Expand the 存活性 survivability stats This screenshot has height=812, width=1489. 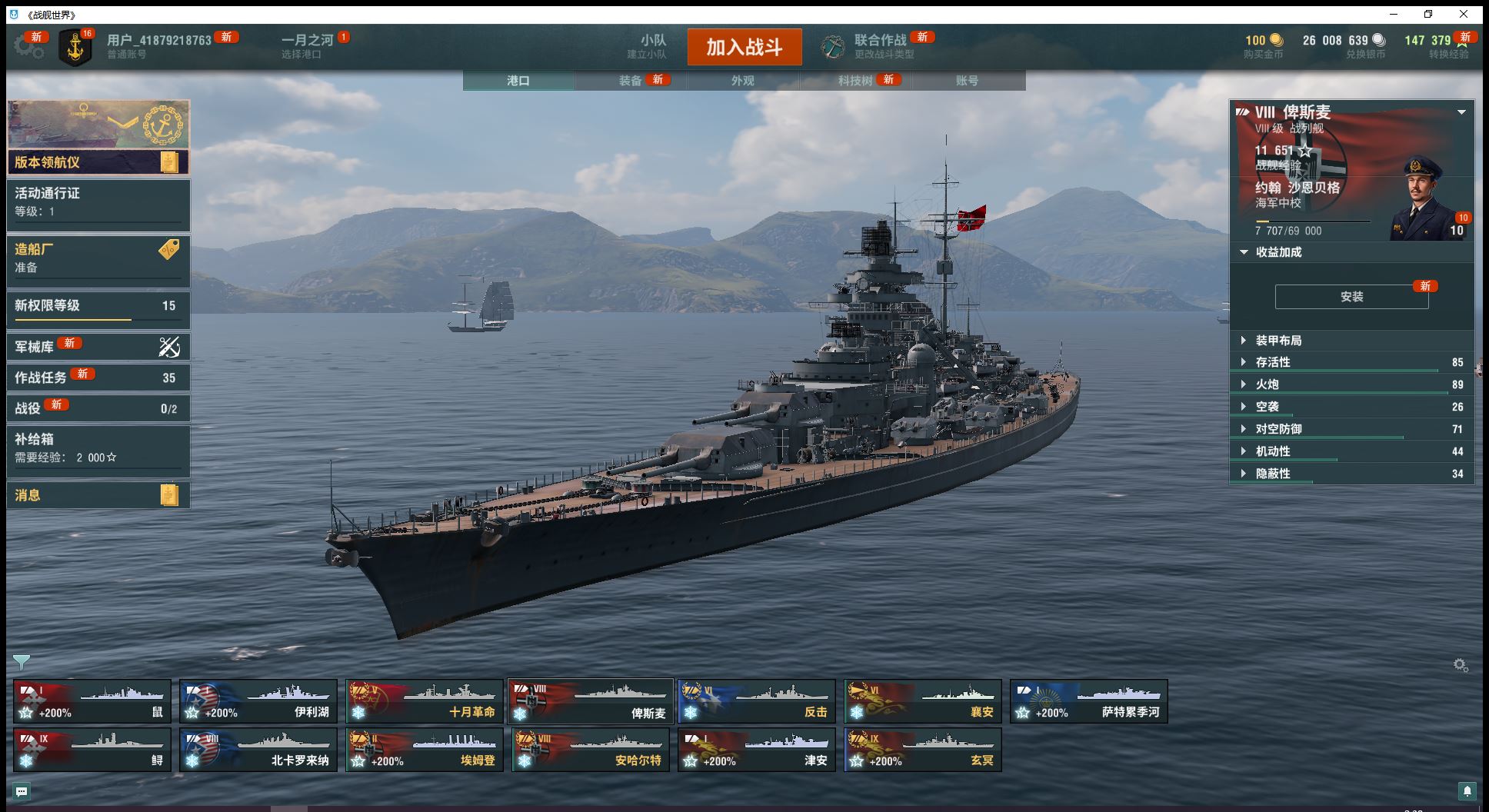1273,362
